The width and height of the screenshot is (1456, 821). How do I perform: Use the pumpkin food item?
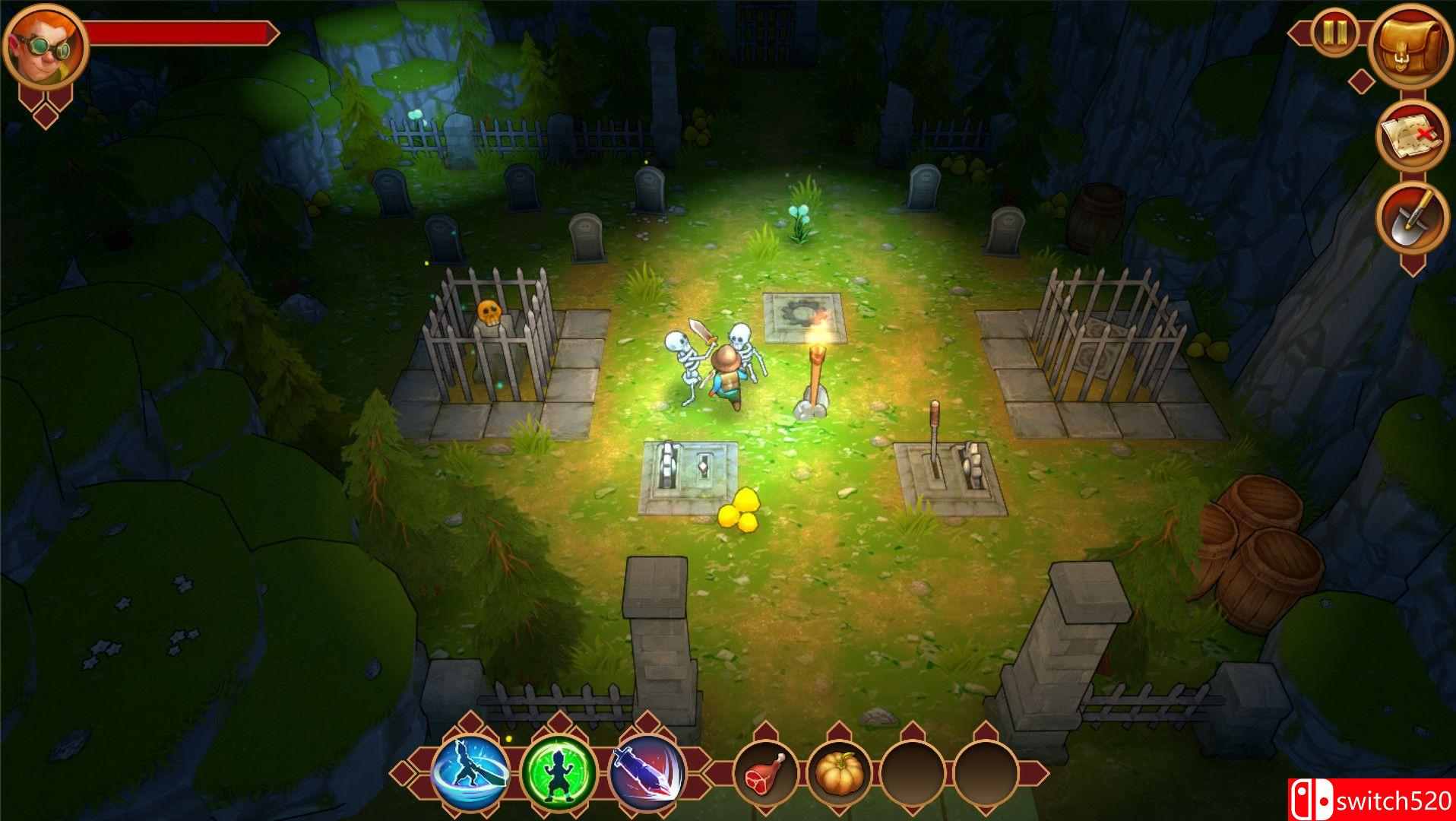(x=840, y=773)
